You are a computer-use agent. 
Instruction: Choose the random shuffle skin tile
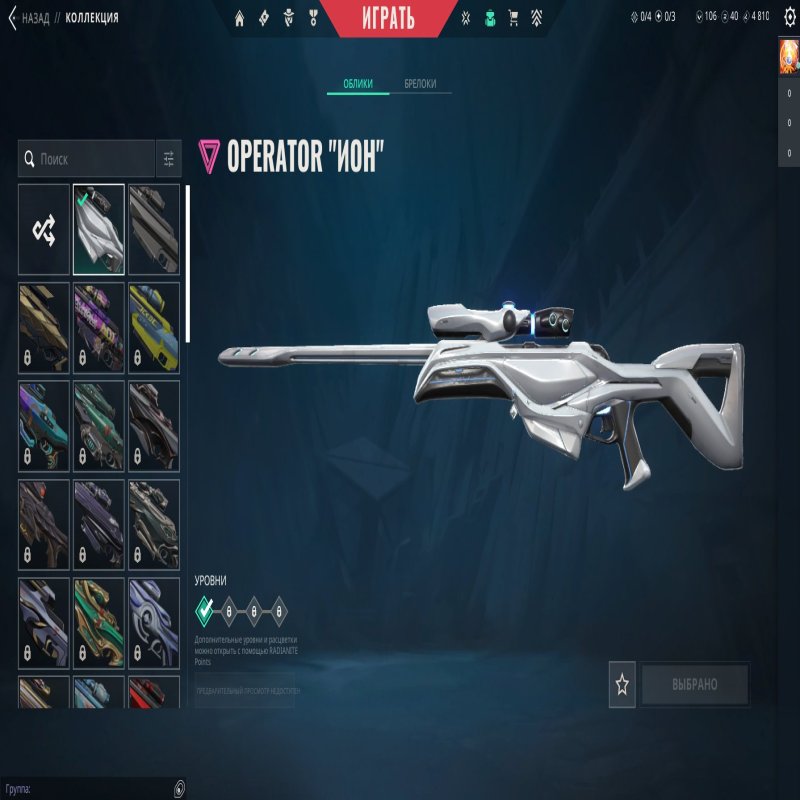click(x=44, y=229)
